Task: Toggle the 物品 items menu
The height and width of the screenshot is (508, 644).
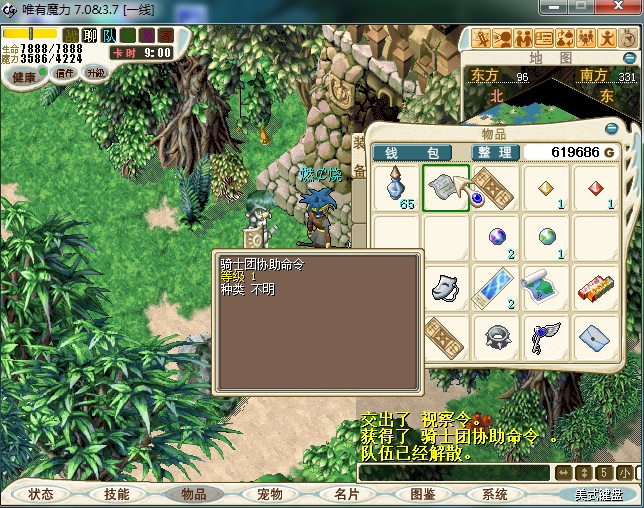Action: (x=193, y=494)
